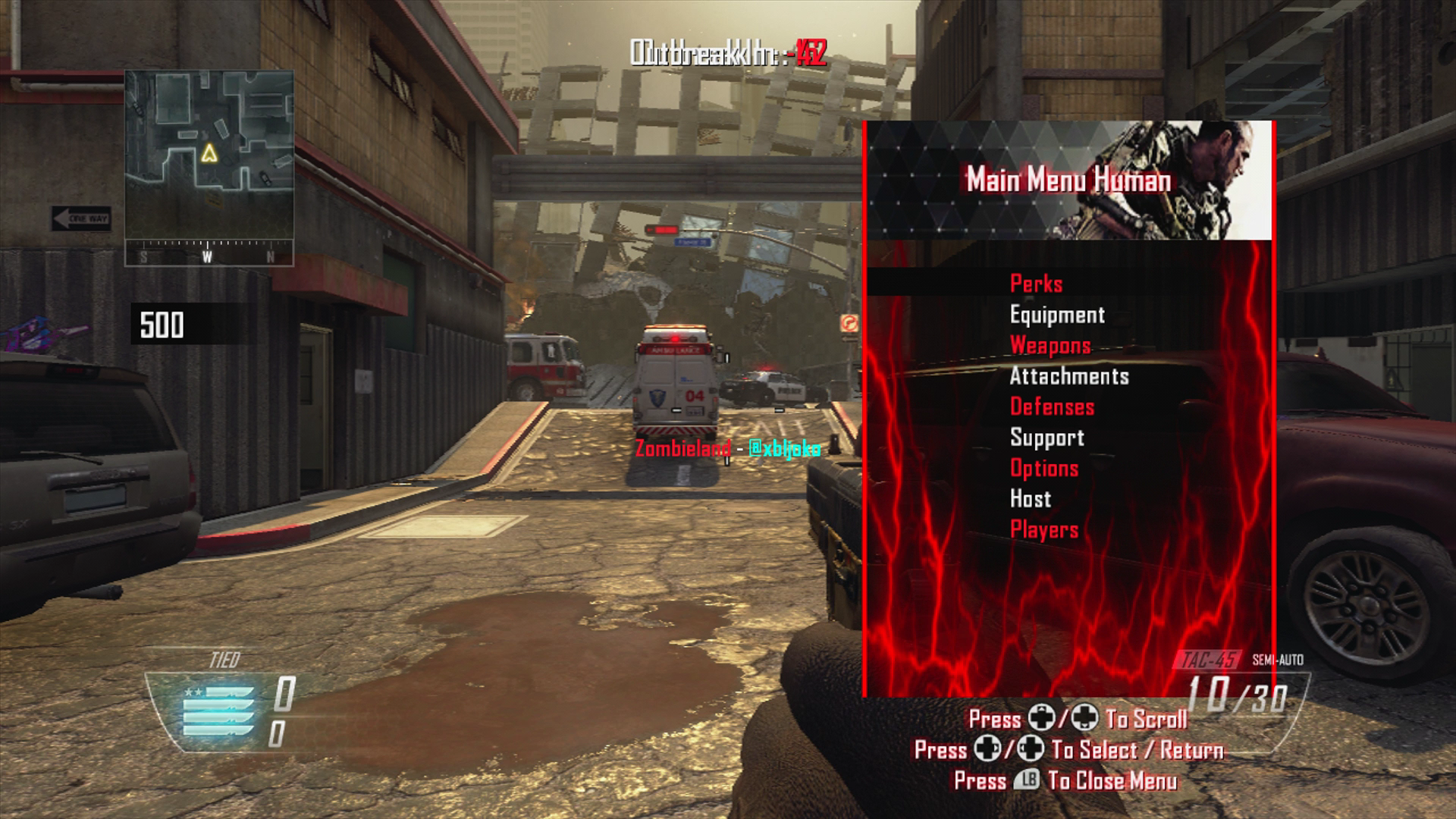1456x819 pixels.
Task: Expand the Players list entry
Action: click(x=1045, y=529)
